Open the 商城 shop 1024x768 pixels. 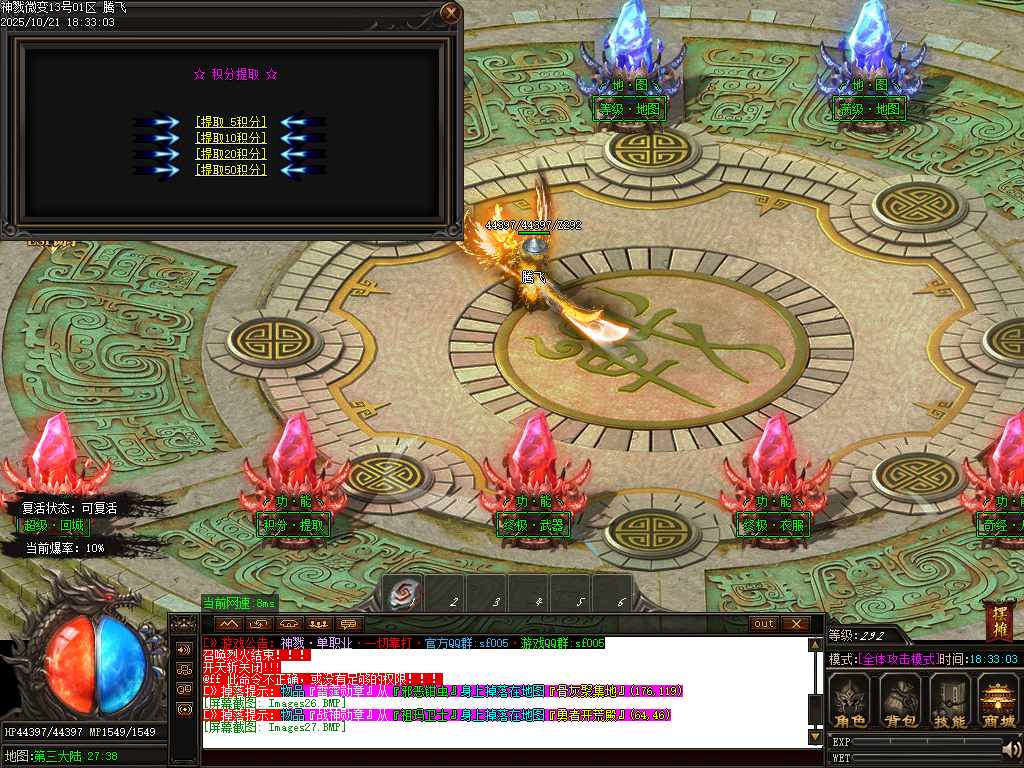[x=998, y=700]
